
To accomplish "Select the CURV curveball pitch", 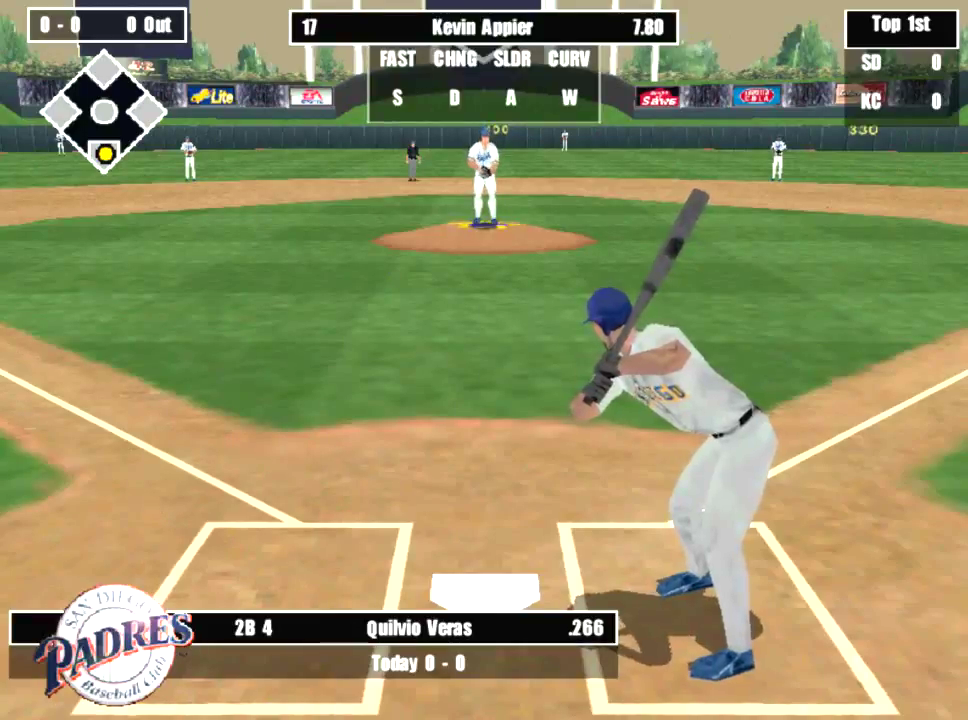I will (x=569, y=60).
